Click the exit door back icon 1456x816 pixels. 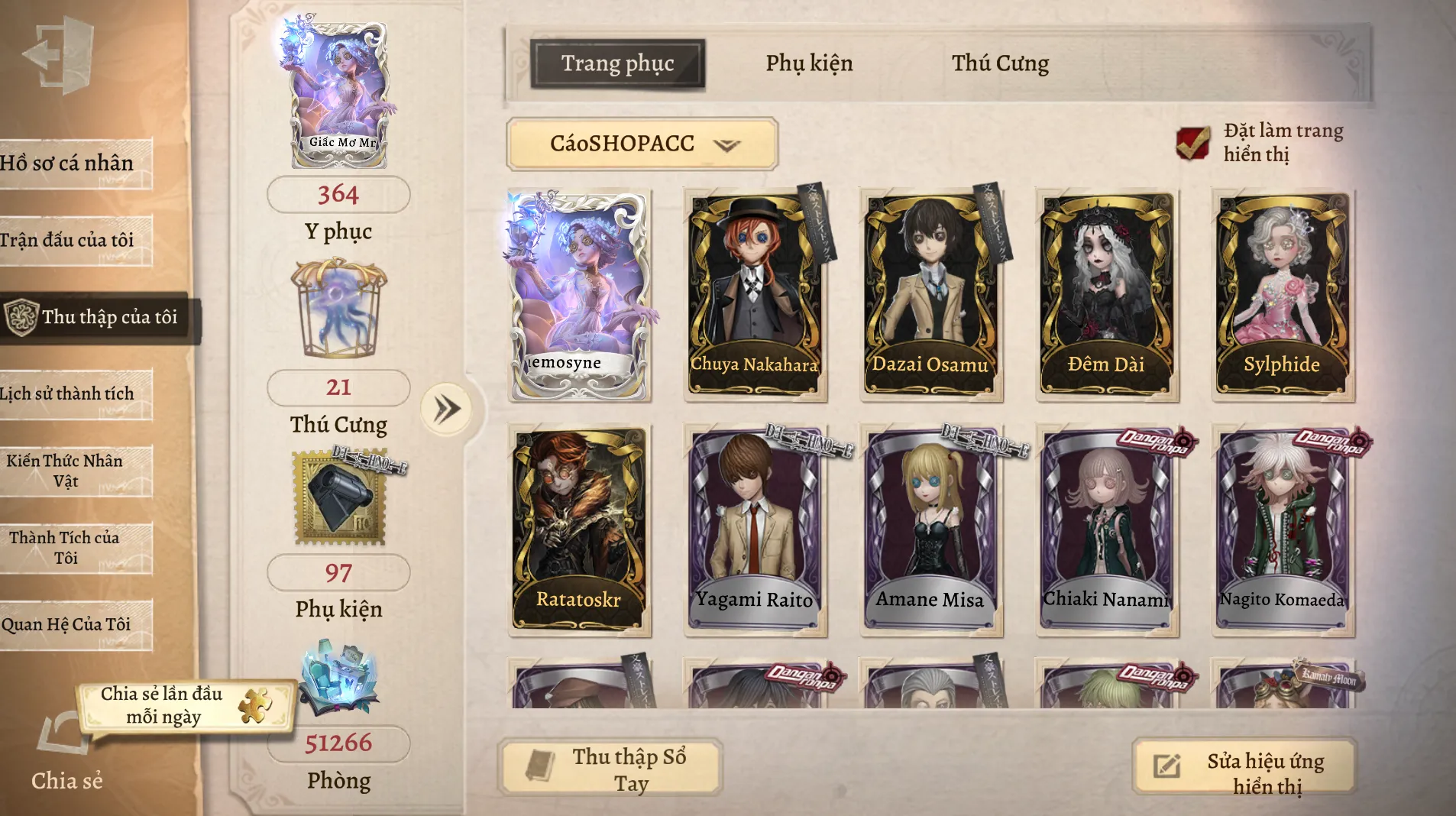point(60,55)
